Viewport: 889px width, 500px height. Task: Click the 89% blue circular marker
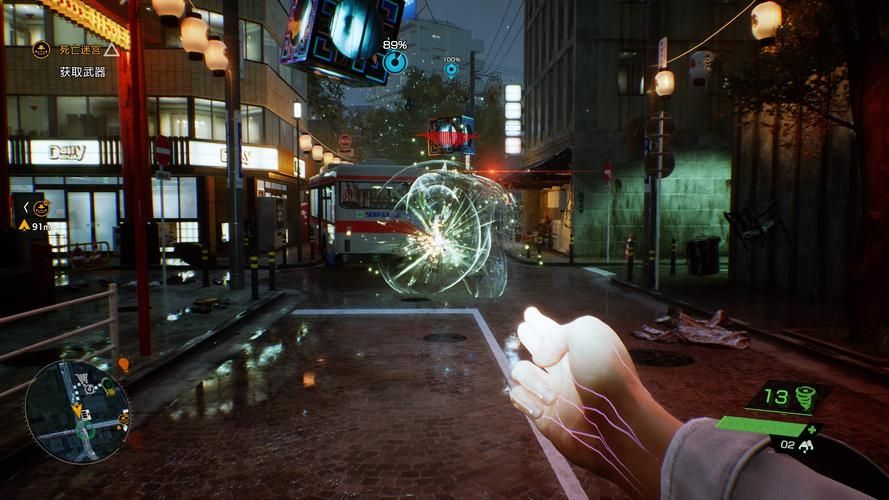click(395, 62)
